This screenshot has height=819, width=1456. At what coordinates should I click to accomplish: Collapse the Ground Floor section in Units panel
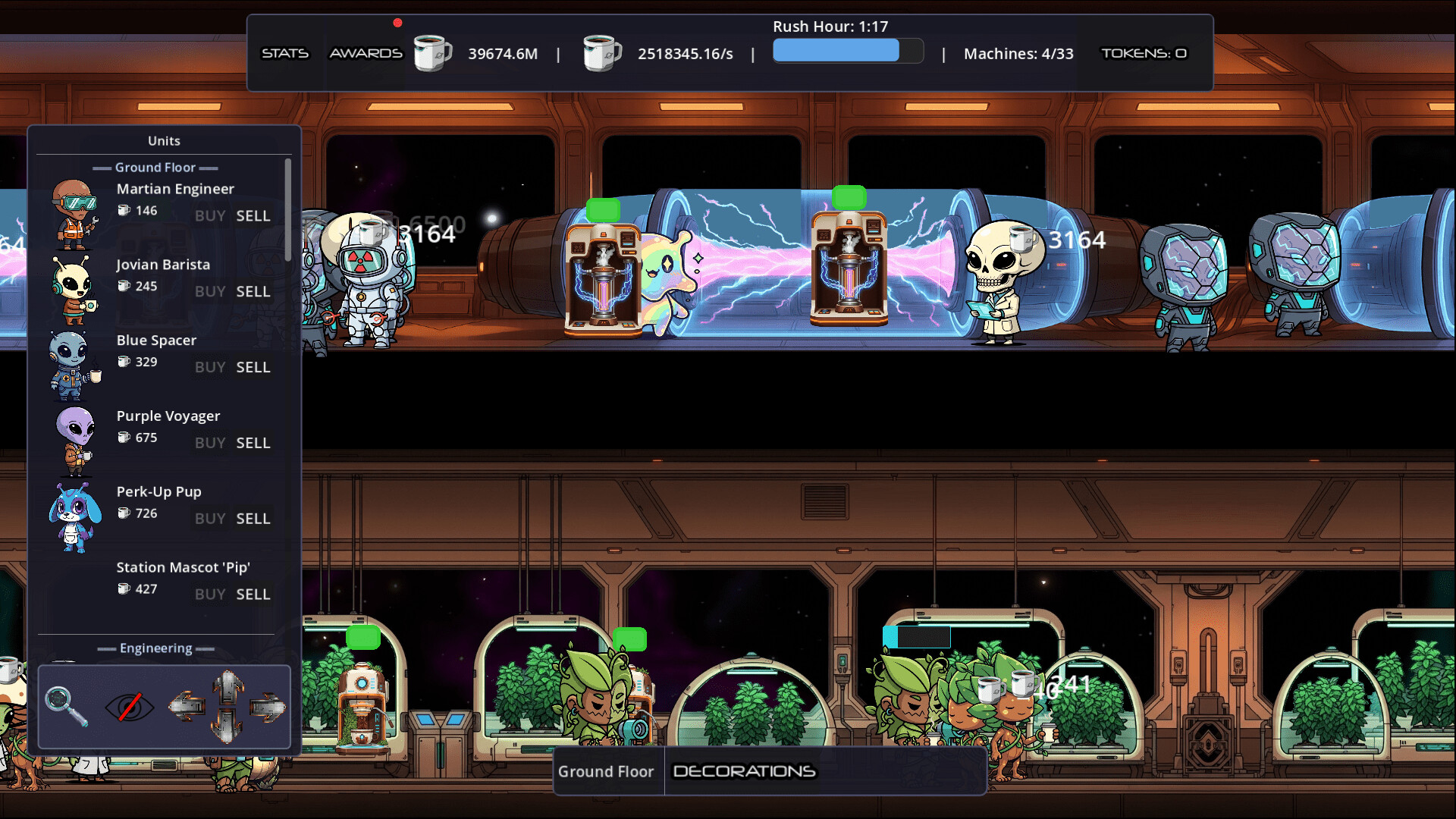click(155, 167)
